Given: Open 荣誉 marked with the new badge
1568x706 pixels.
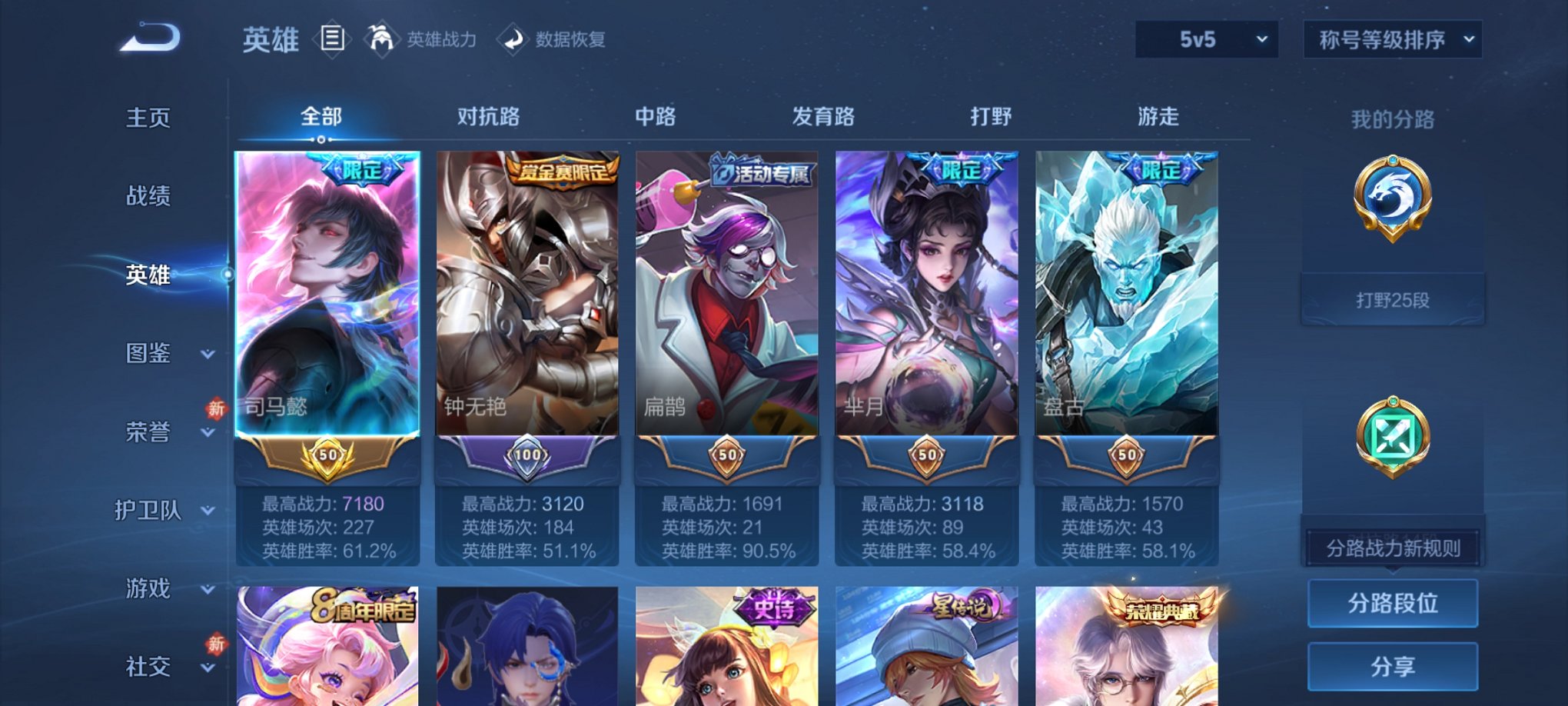Looking at the screenshot, I should (x=148, y=433).
